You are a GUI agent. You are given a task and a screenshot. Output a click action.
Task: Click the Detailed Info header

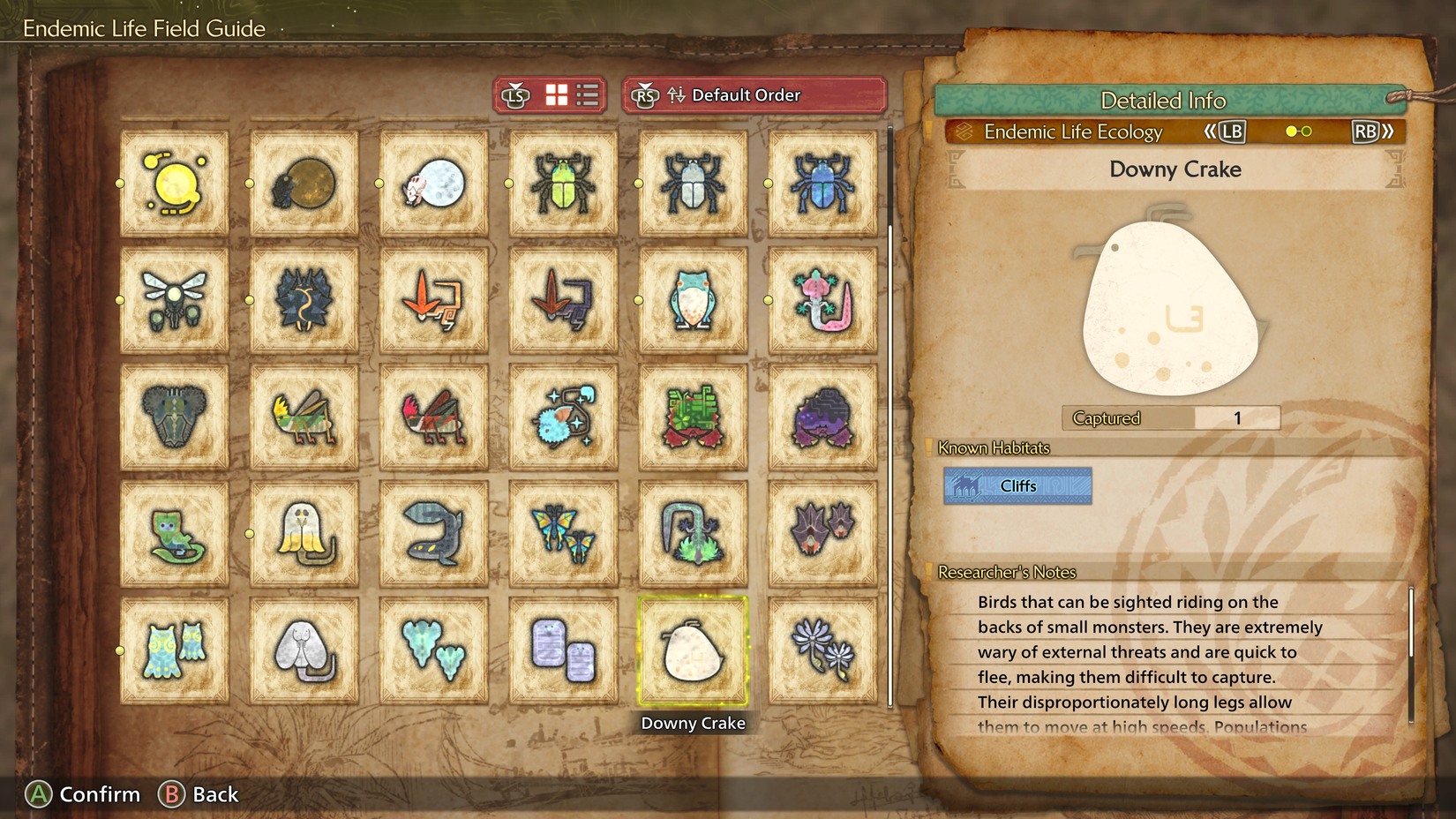click(1163, 101)
